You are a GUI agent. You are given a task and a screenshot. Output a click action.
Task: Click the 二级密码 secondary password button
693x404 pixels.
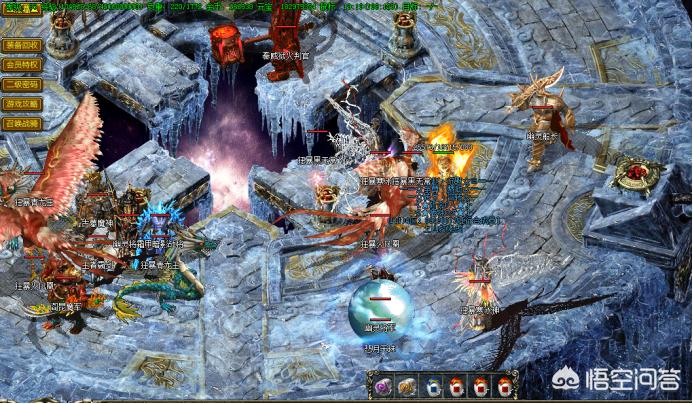pos(22,84)
